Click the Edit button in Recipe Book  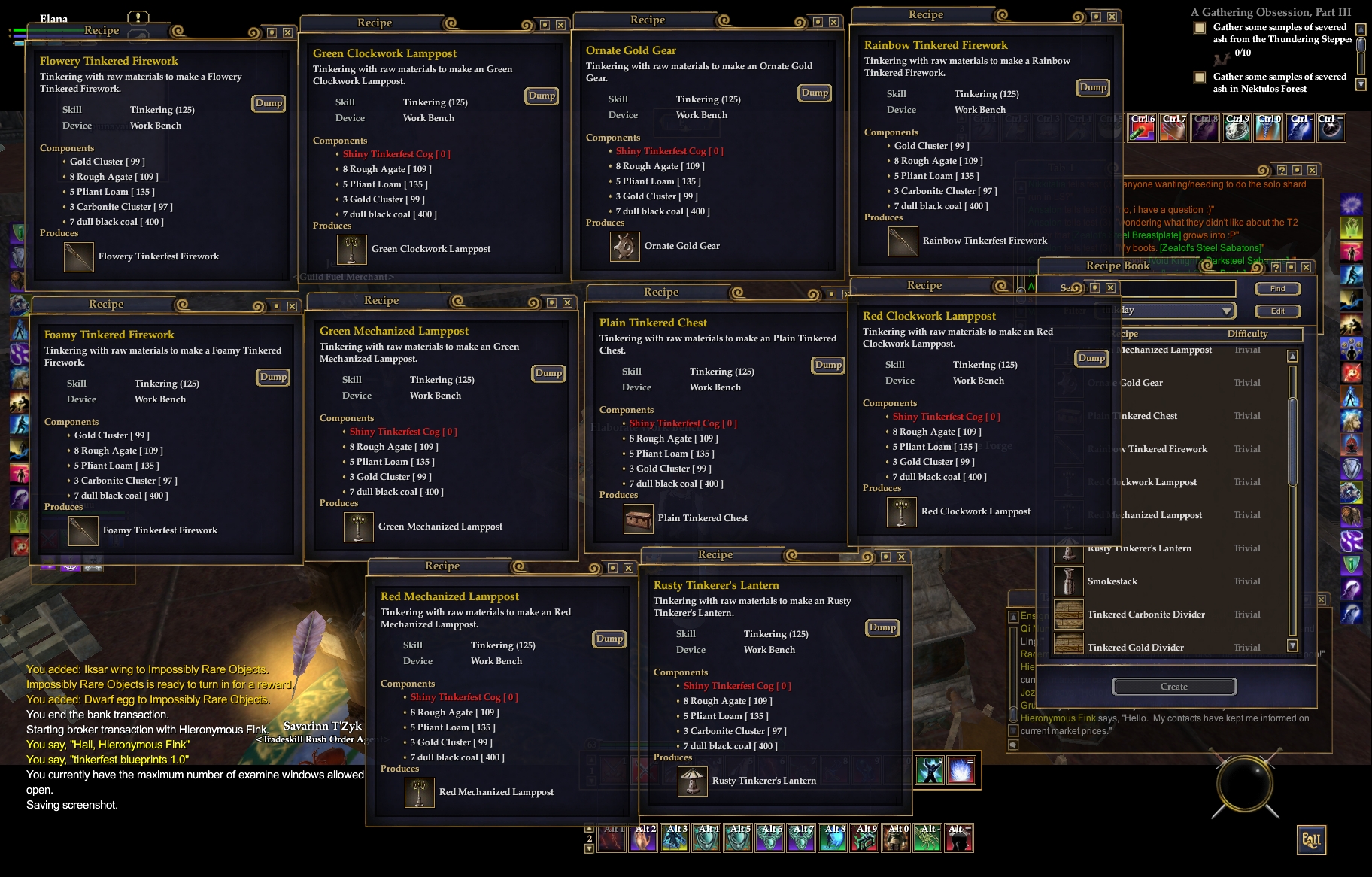pos(1277,311)
